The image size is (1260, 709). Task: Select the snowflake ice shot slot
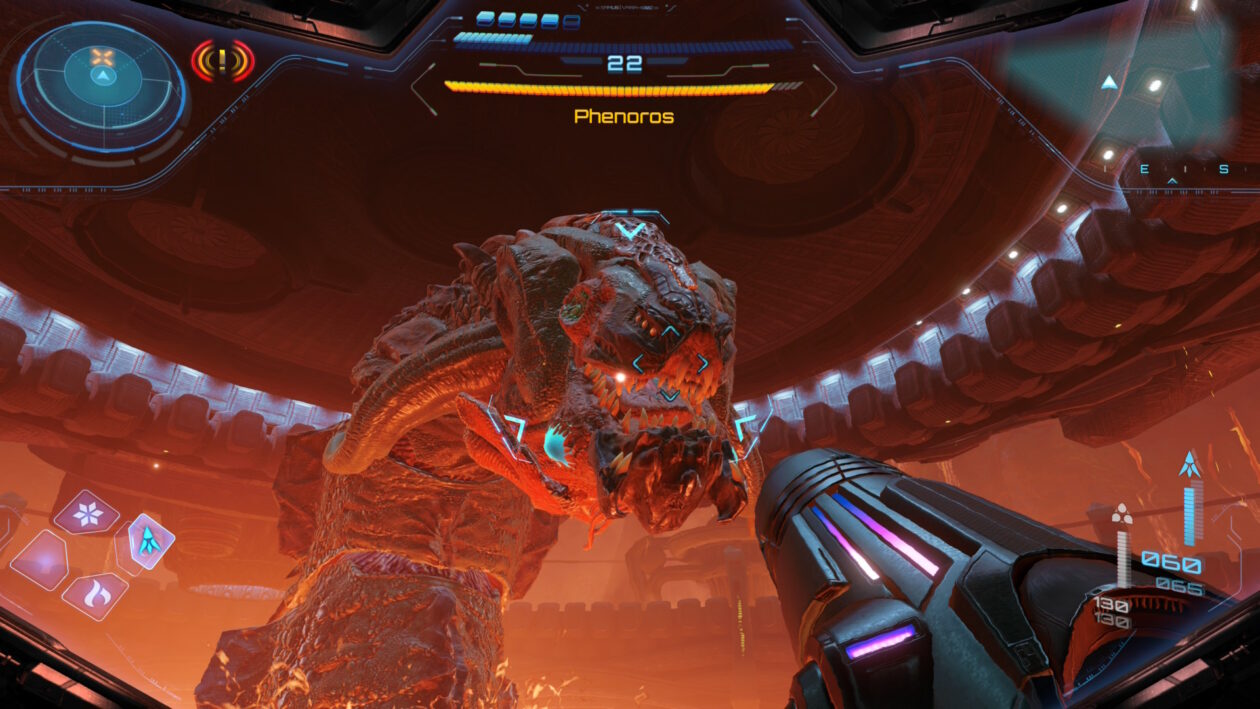[86, 513]
